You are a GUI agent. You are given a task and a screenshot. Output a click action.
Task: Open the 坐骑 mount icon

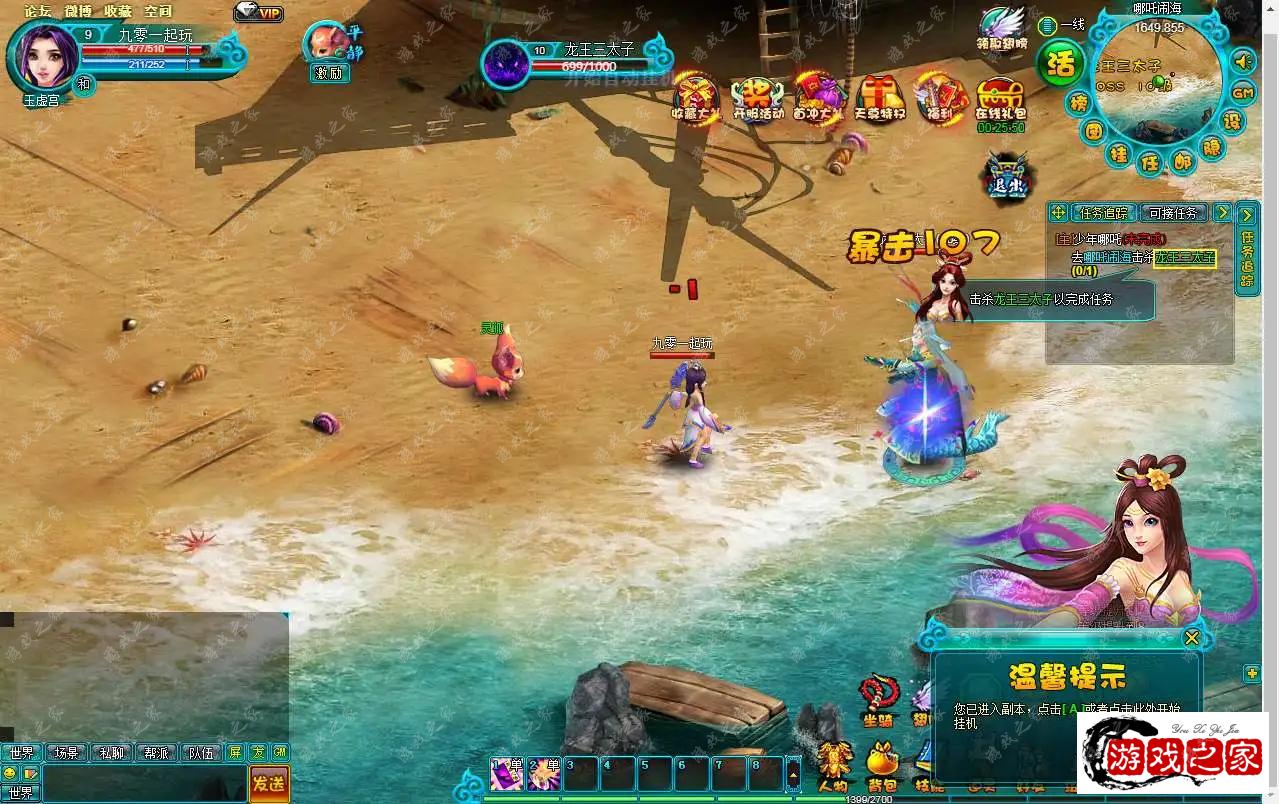tap(879, 698)
